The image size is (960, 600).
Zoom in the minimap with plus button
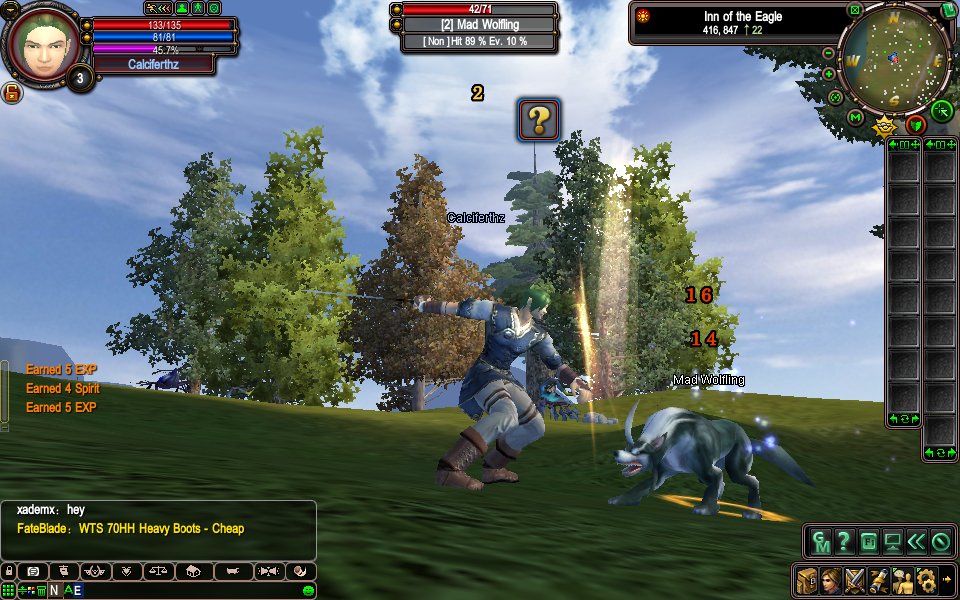pos(829,74)
